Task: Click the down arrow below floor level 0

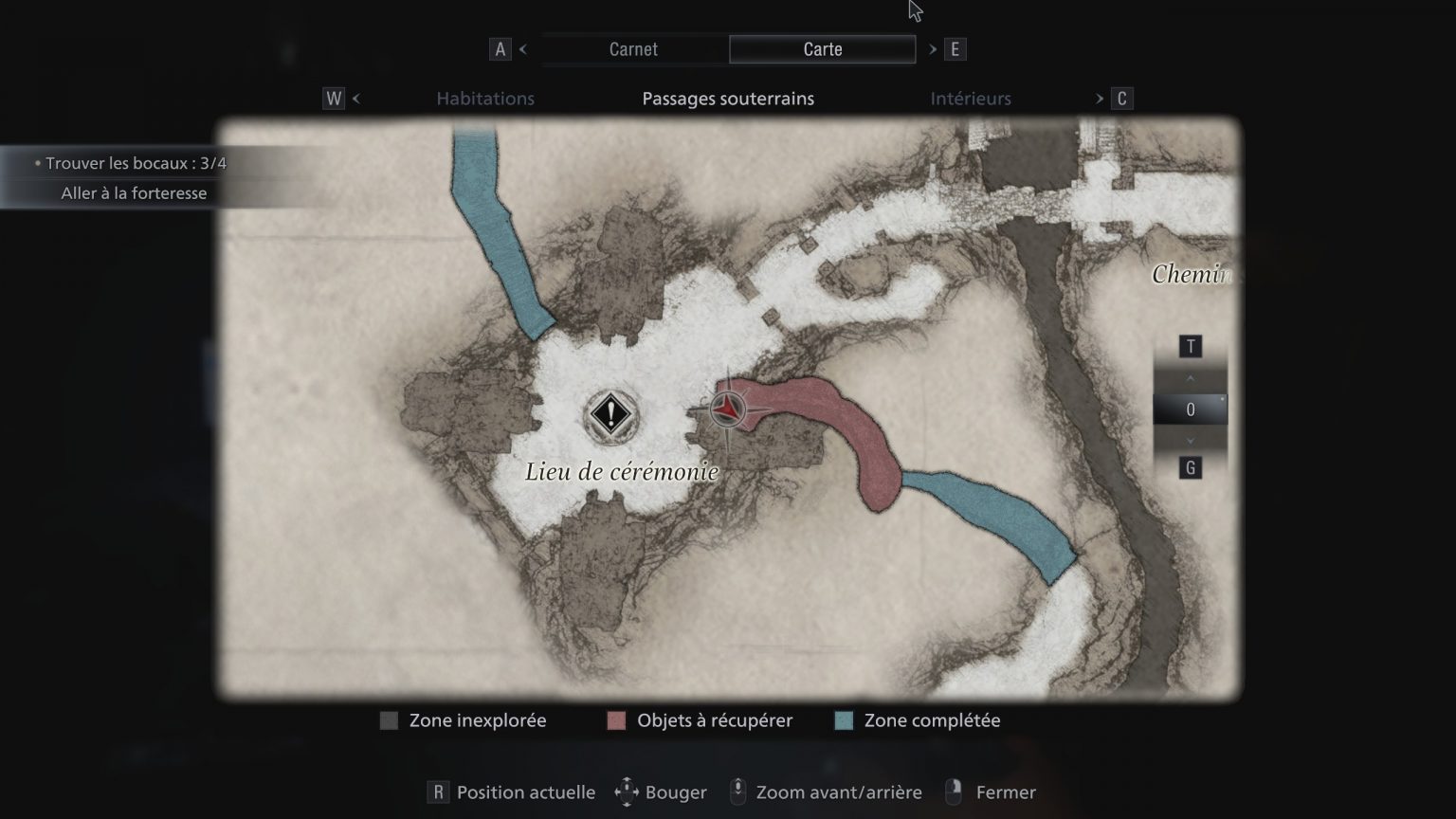Action: coord(1191,440)
